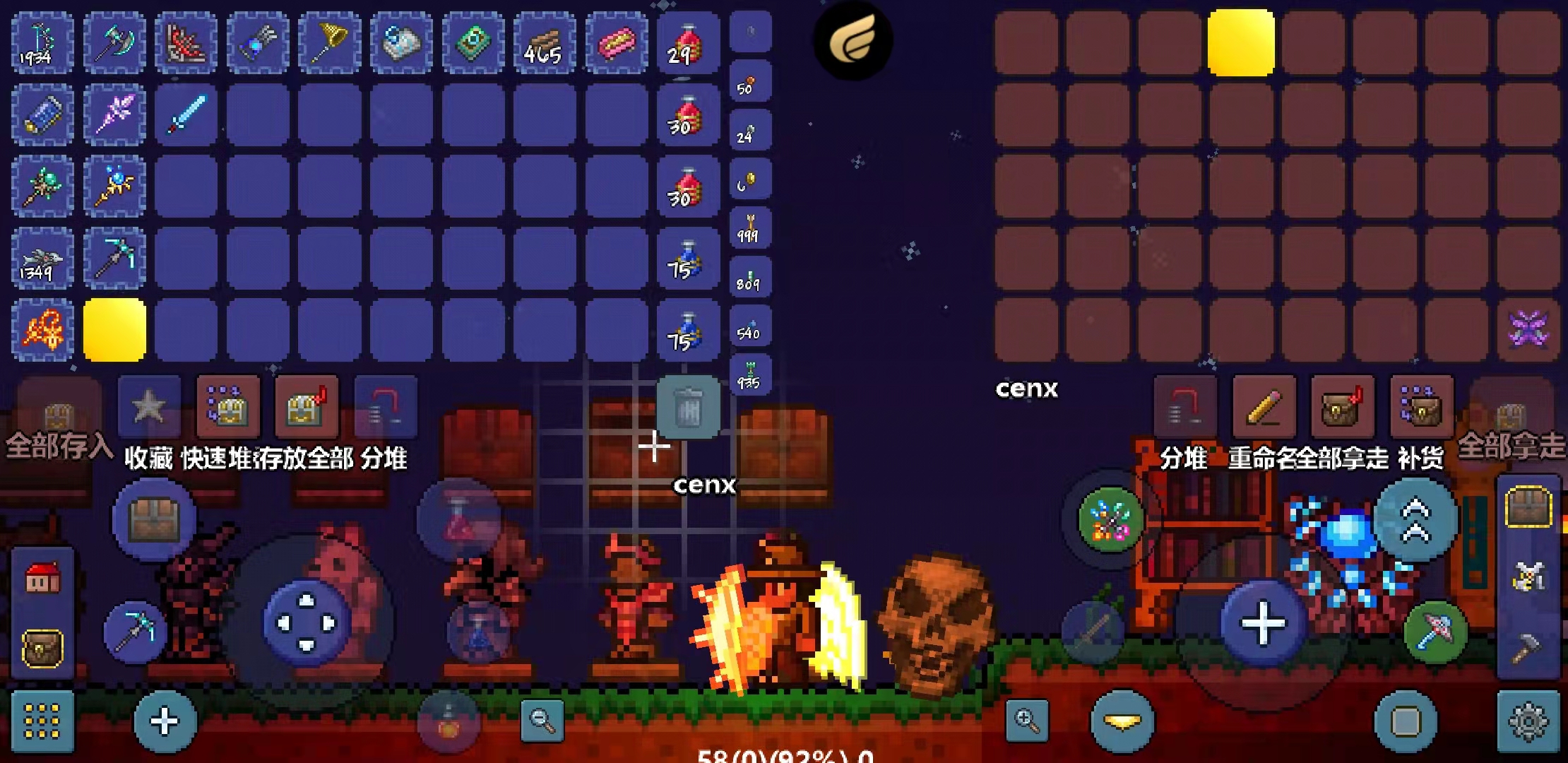Viewport: 1568px width, 763px height.
Task: Select the fiery orange item slot
Action: [x=42, y=329]
